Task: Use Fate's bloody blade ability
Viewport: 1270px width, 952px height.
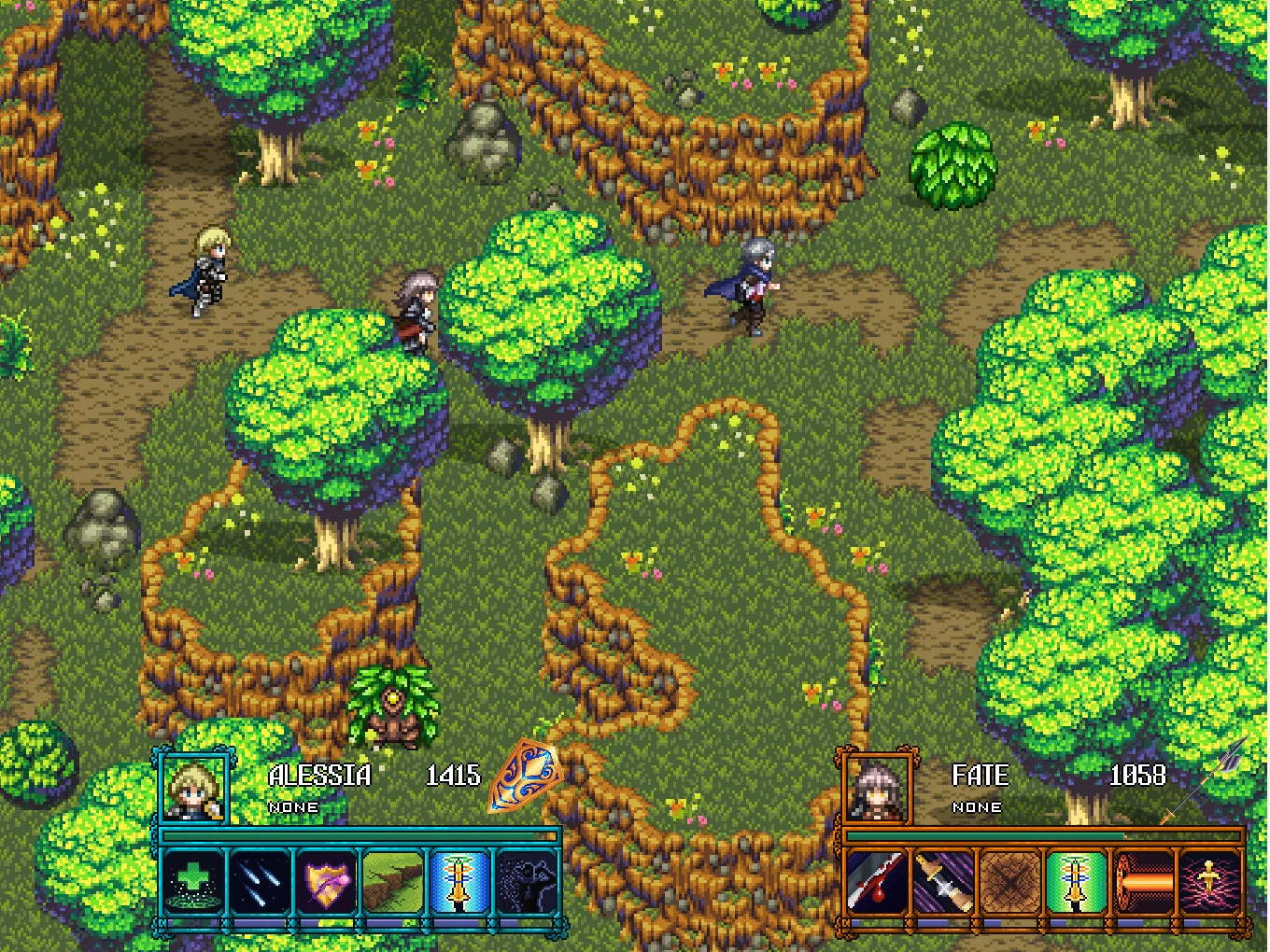Action: click(x=877, y=881)
